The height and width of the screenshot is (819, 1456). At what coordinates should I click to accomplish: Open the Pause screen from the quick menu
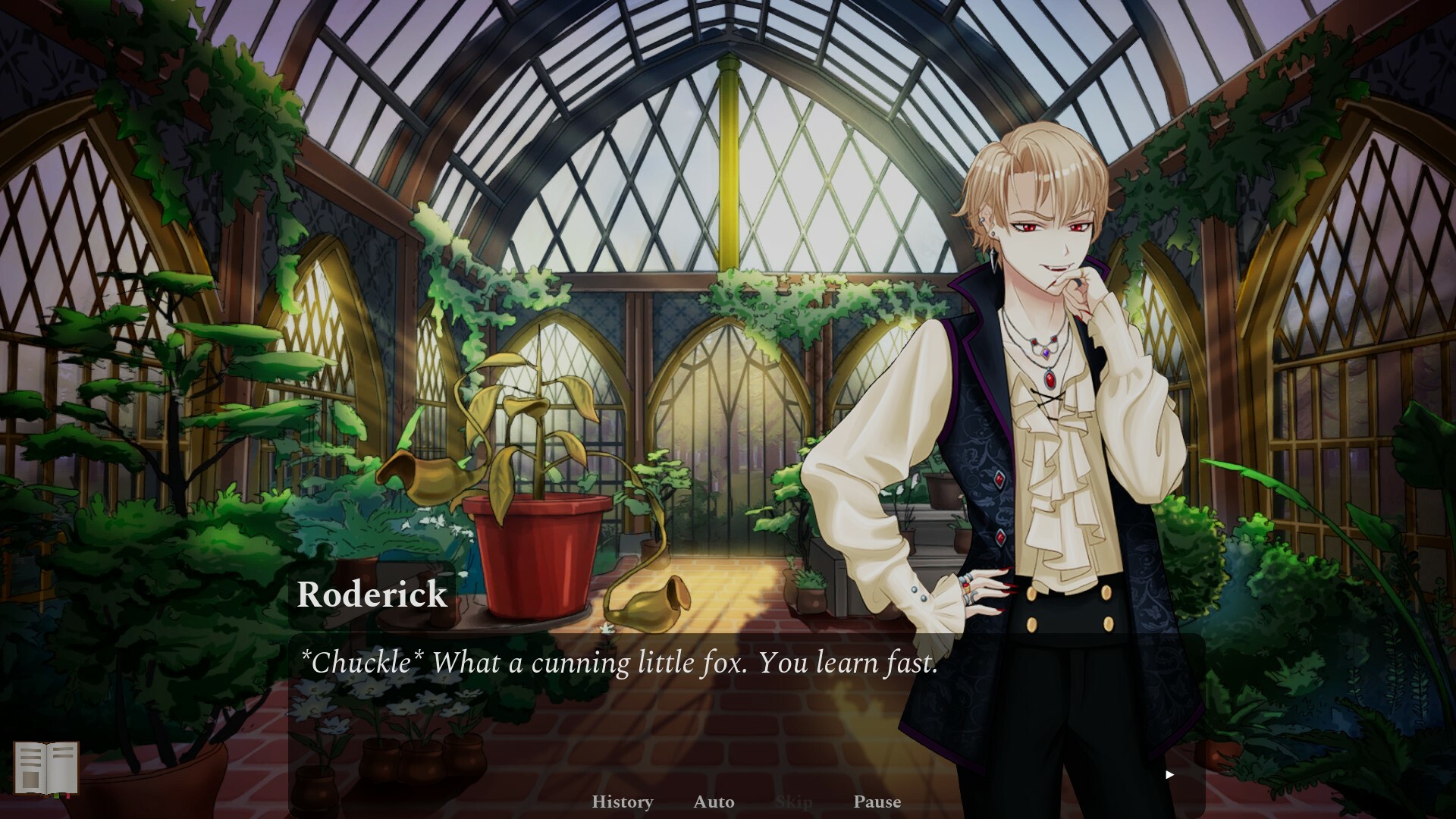(877, 802)
